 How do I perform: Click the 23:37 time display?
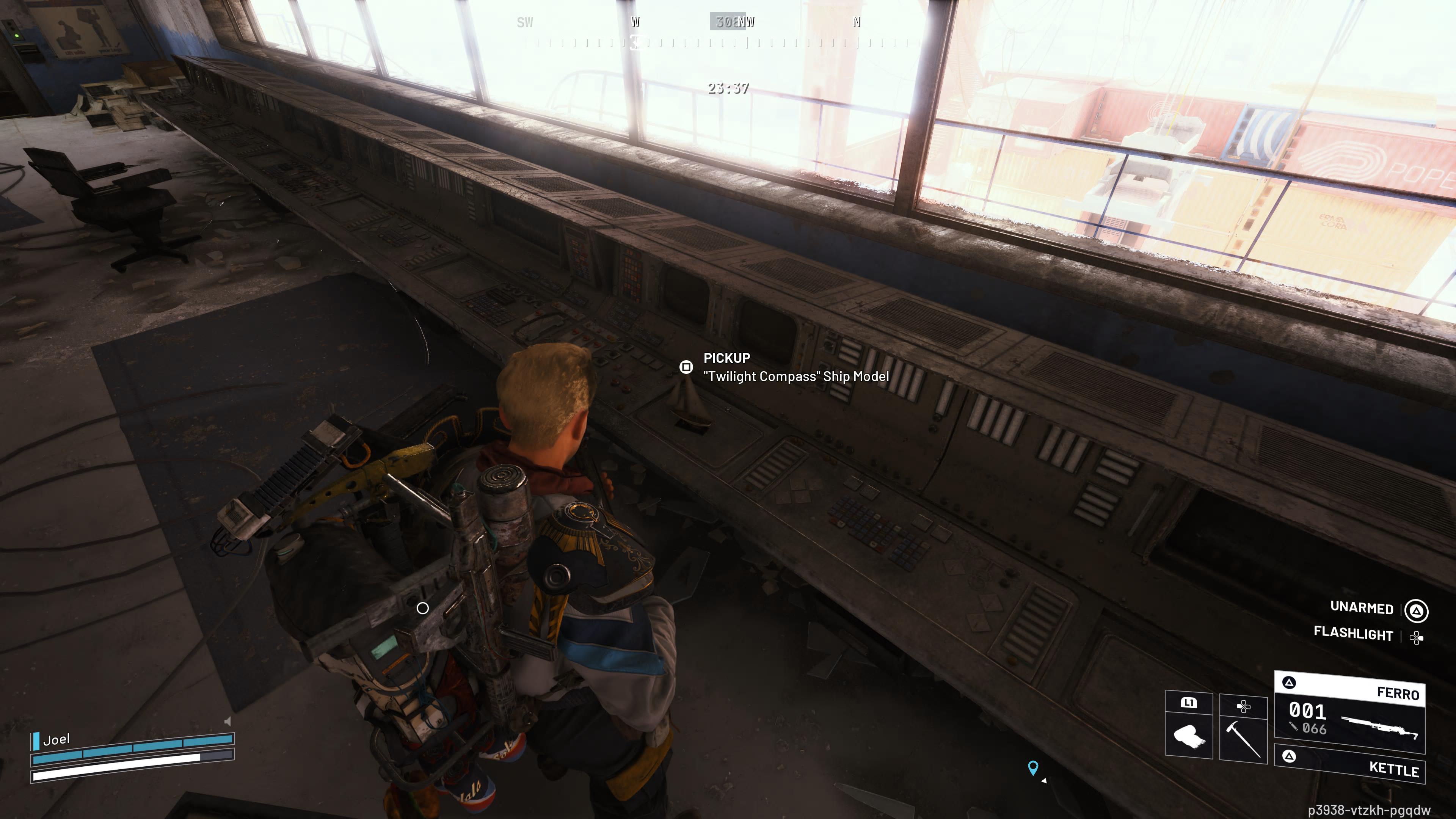728,88
